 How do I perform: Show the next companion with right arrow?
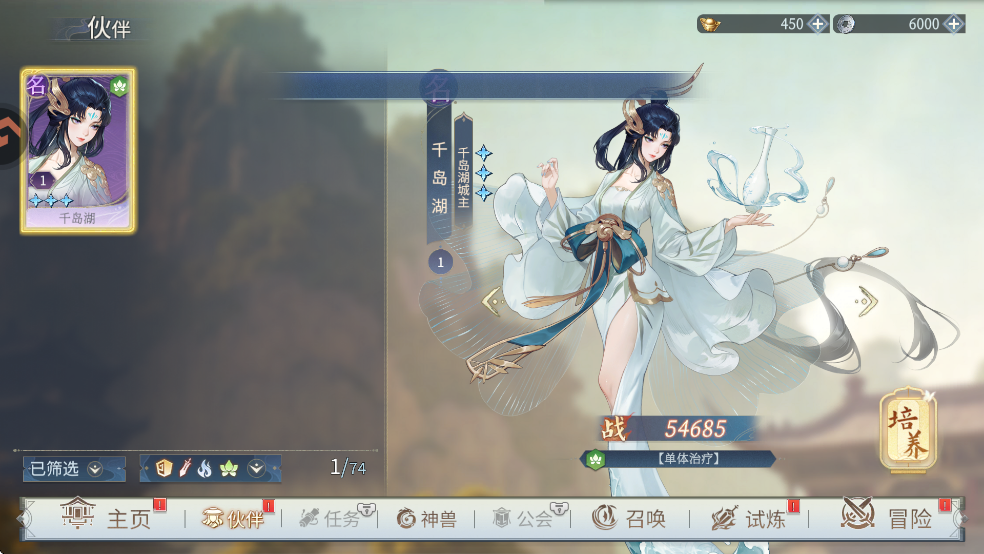pyautogui.click(x=866, y=300)
